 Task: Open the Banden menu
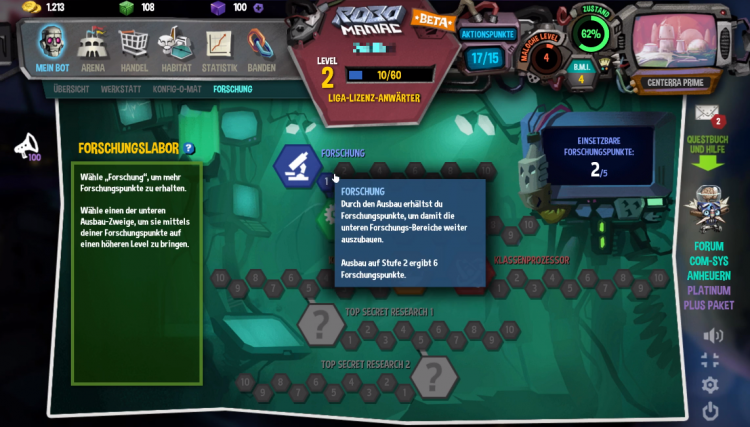(261, 48)
